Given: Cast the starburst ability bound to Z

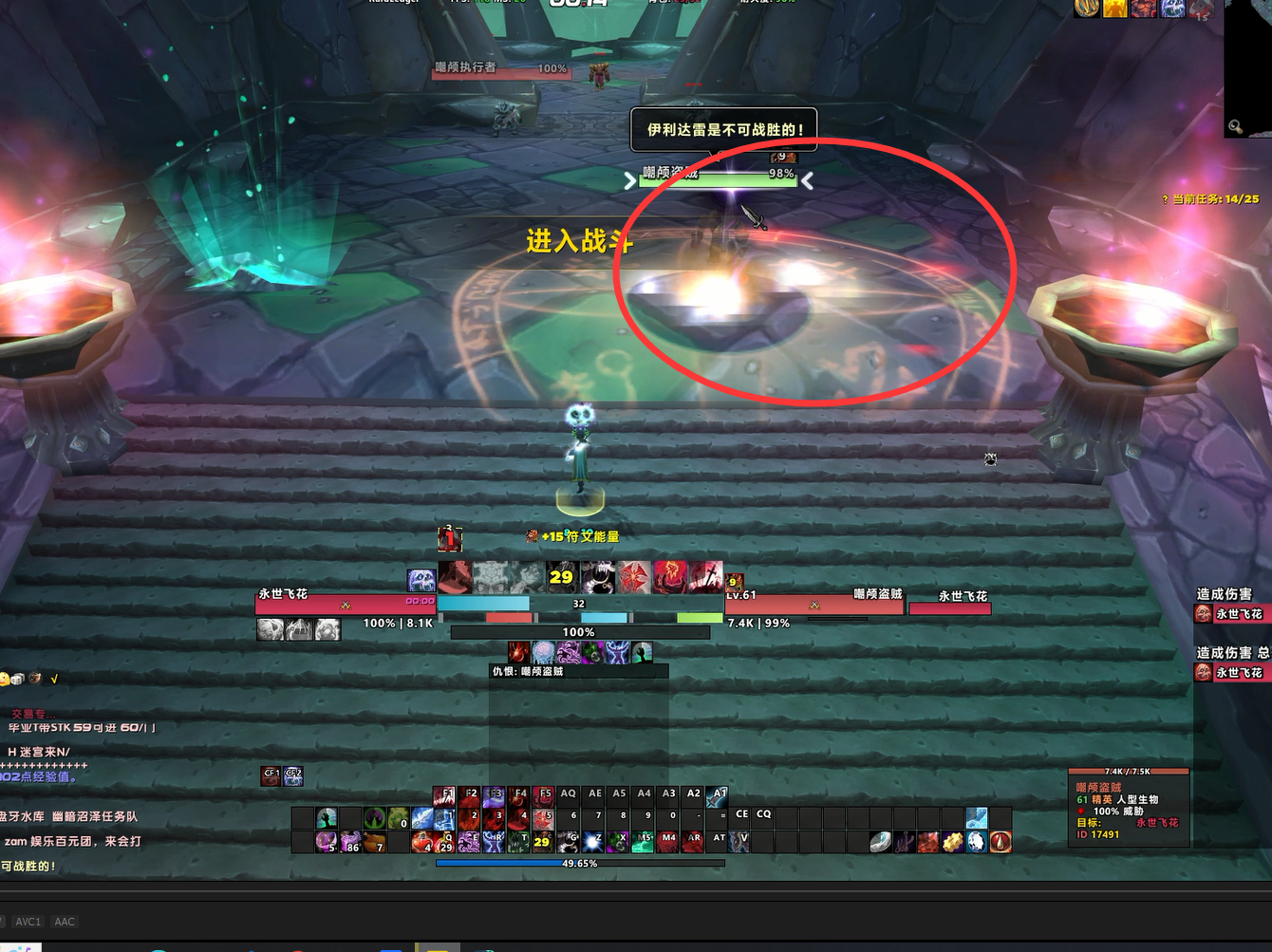Looking at the screenshot, I should click(x=592, y=841).
